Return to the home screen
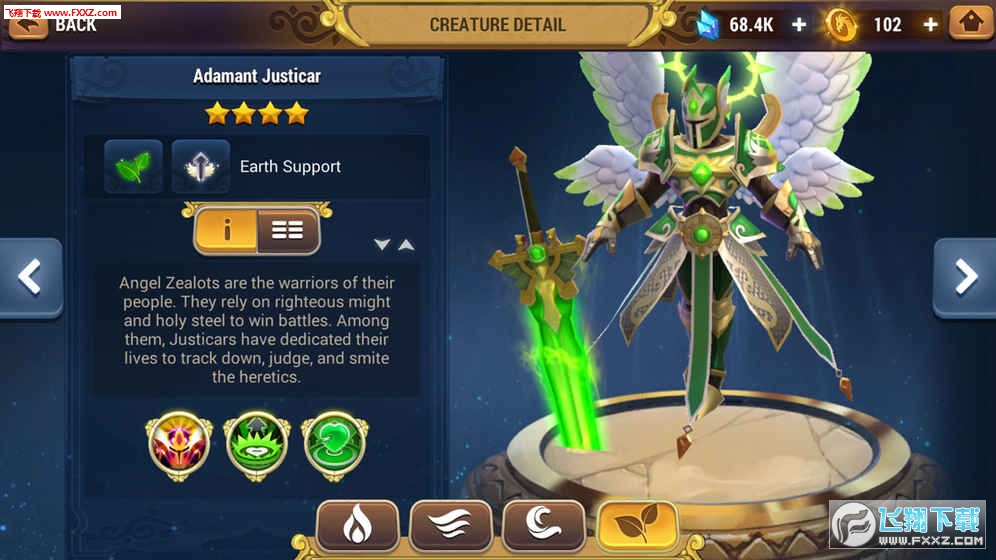This screenshot has height=560, width=996. point(971,23)
